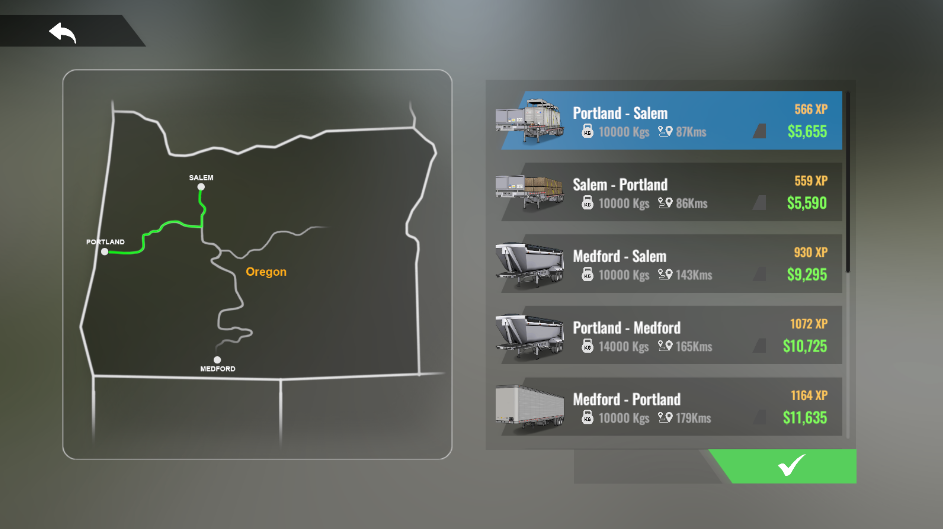Select the Portland - Medford 14000 Kgs job
Viewport: 943px width, 529px height.
pos(667,336)
